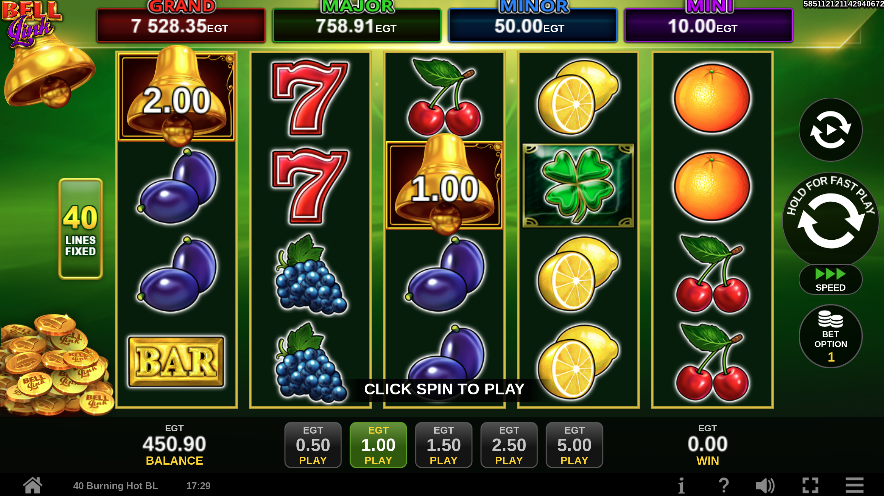Go to the home lobby icon

click(32, 486)
